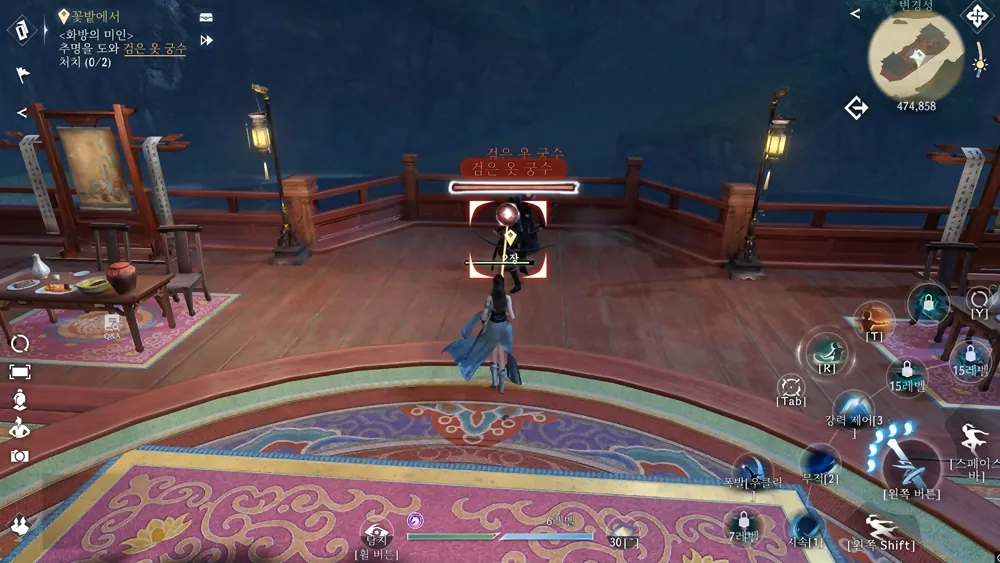Click the camera screenshot icon
1000x563 pixels.
tap(19, 456)
